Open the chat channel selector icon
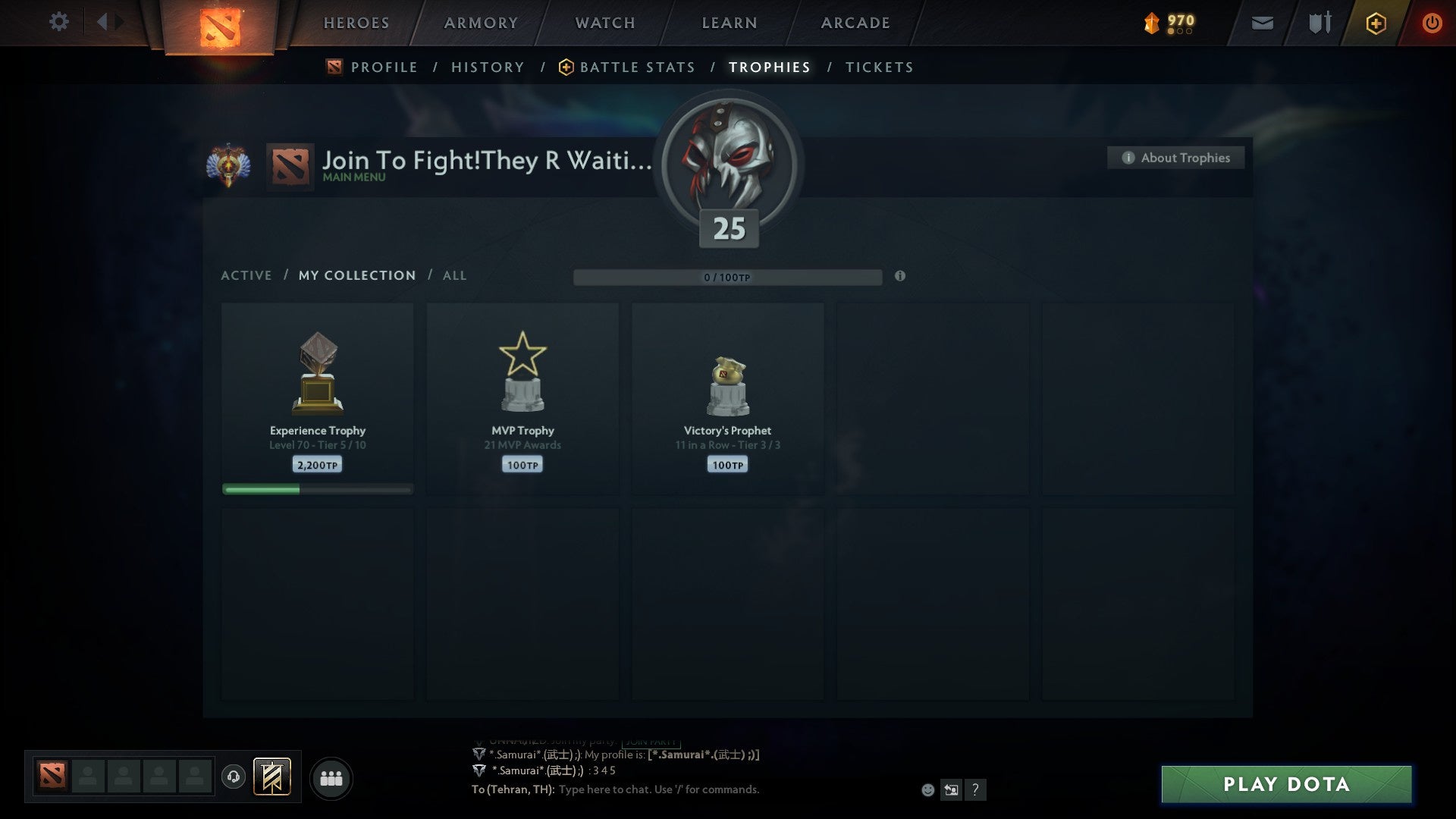Viewport: 1456px width, 819px height. pos(950,790)
